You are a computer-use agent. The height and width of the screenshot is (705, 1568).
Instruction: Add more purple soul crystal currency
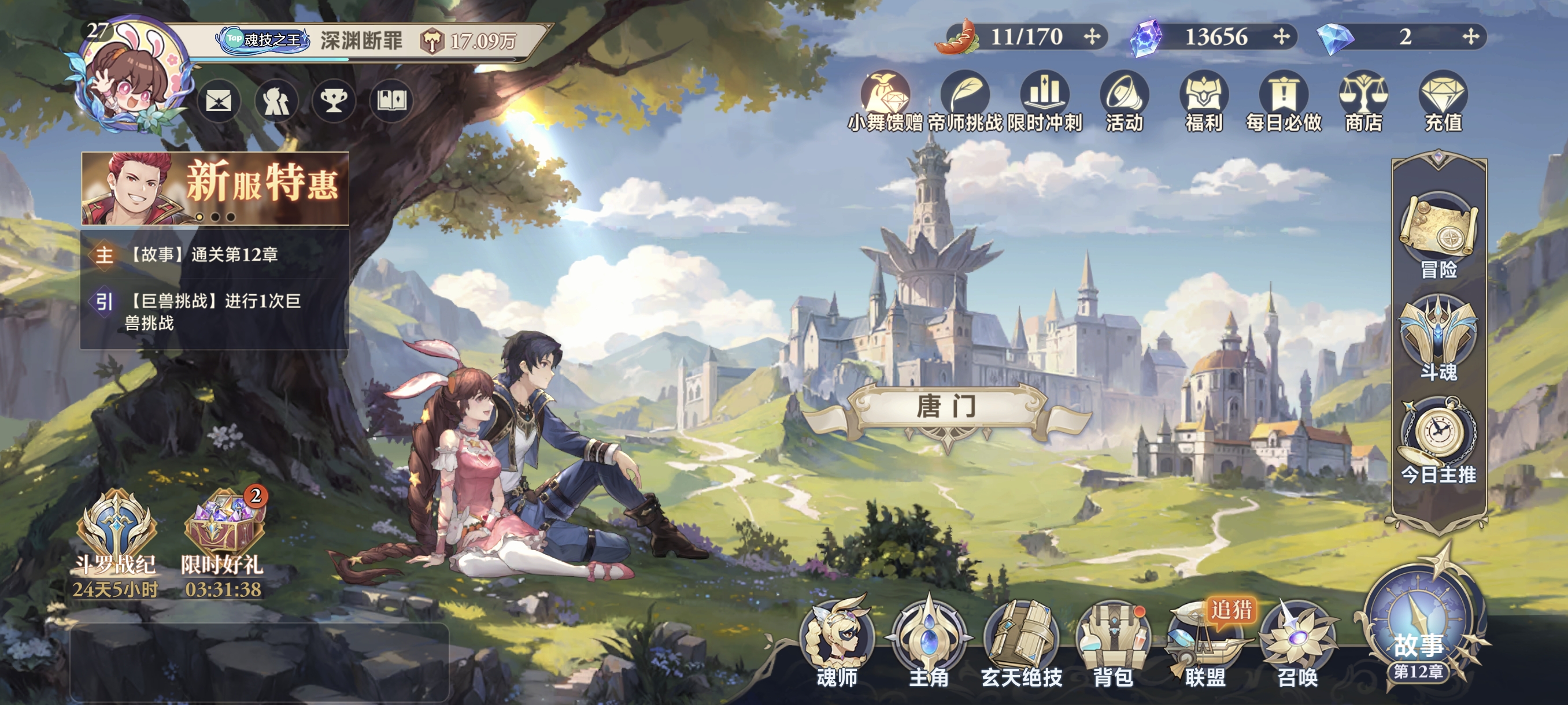click(x=1281, y=37)
